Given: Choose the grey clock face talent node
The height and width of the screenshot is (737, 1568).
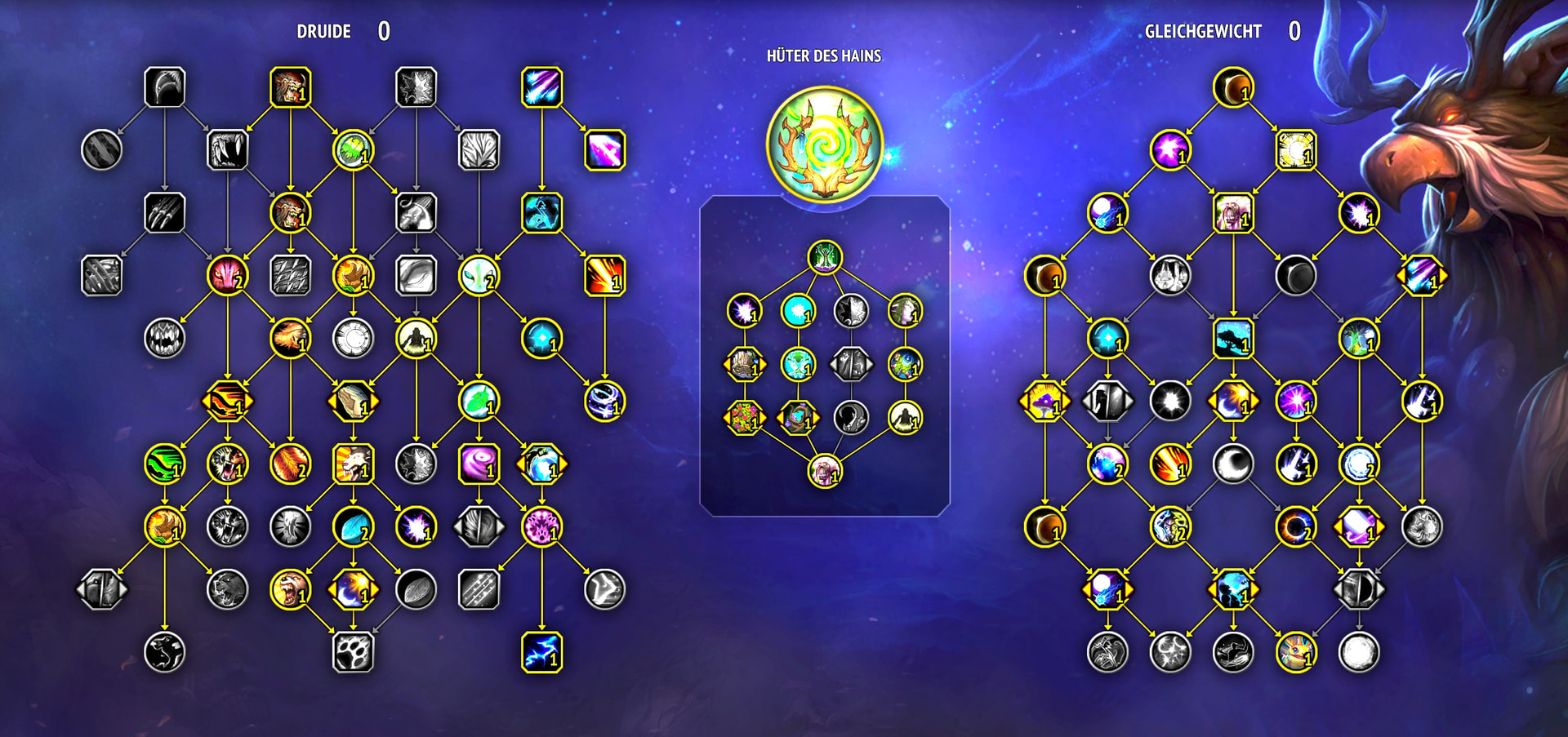Looking at the screenshot, I should (353, 338).
